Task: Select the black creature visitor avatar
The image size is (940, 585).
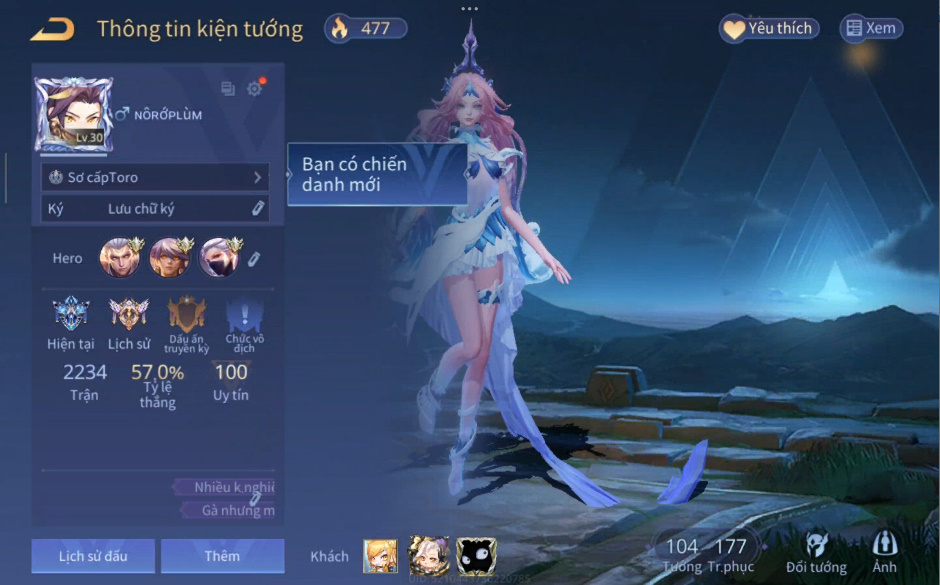Action: pyautogui.click(x=476, y=556)
